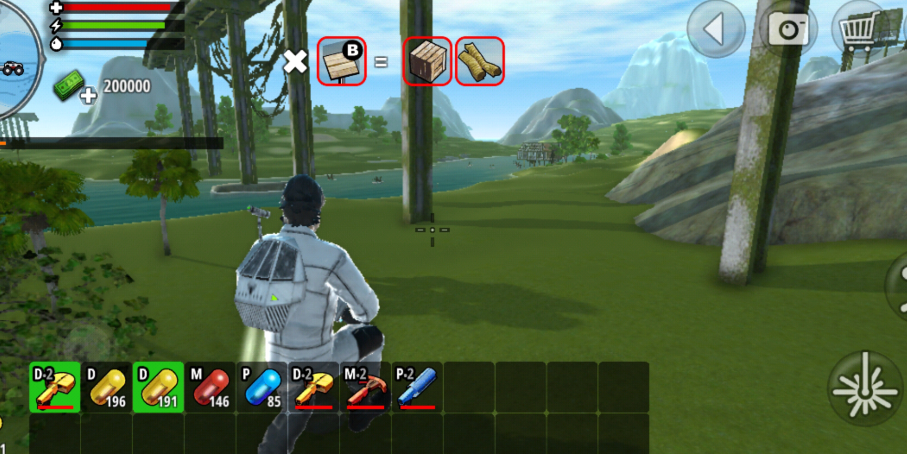This screenshot has height=454, width=907.
Task: Select the wooden sign blueprint icon
Action: tap(342, 62)
